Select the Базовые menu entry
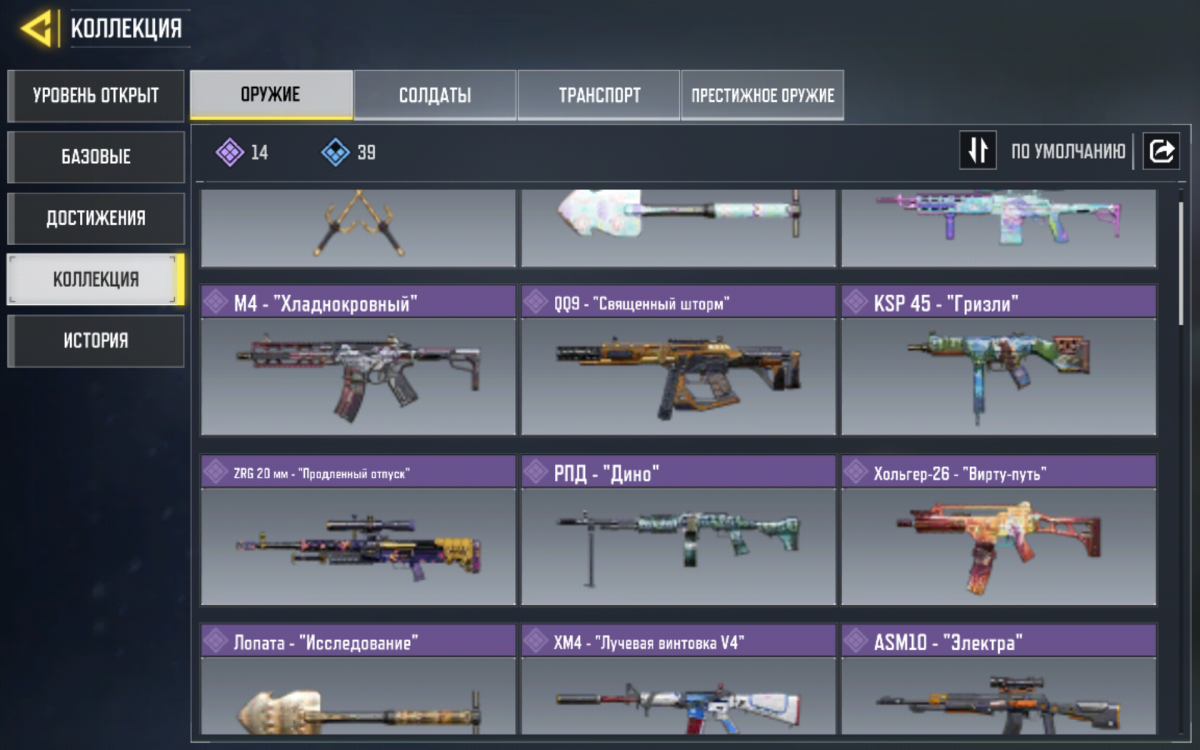Image resolution: width=1200 pixels, height=750 pixels. pyautogui.click(x=96, y=157)
